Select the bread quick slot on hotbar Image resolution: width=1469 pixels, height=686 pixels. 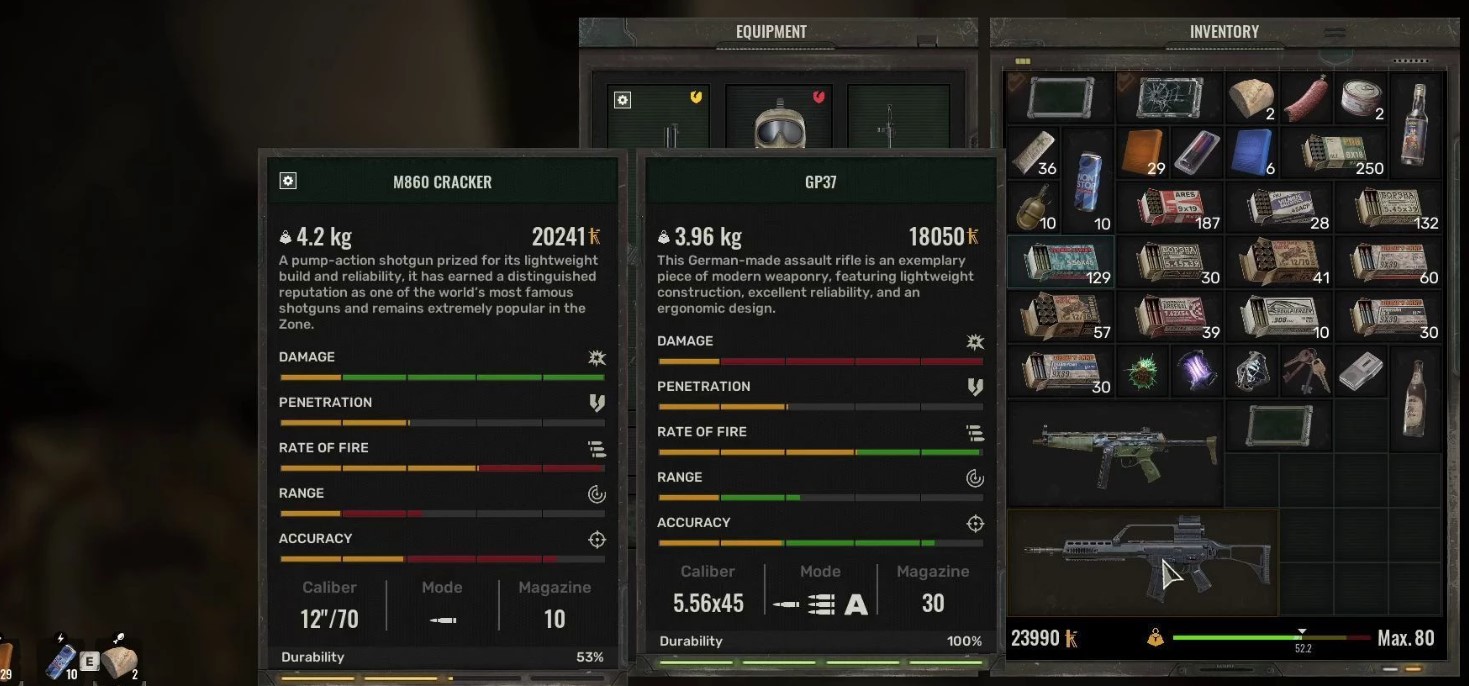pos(120,660)
